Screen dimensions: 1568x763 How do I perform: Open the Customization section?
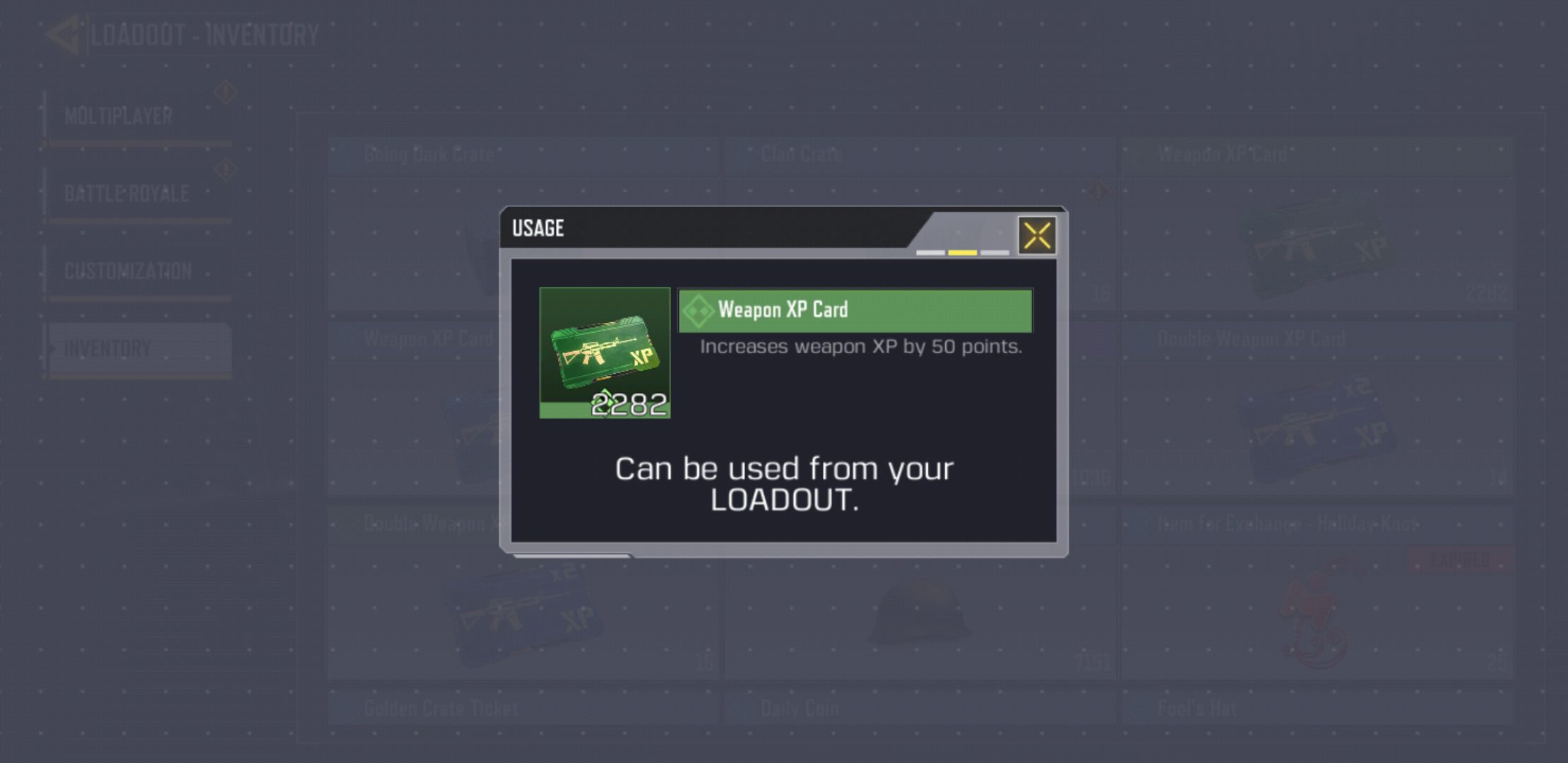coord(127,269)
